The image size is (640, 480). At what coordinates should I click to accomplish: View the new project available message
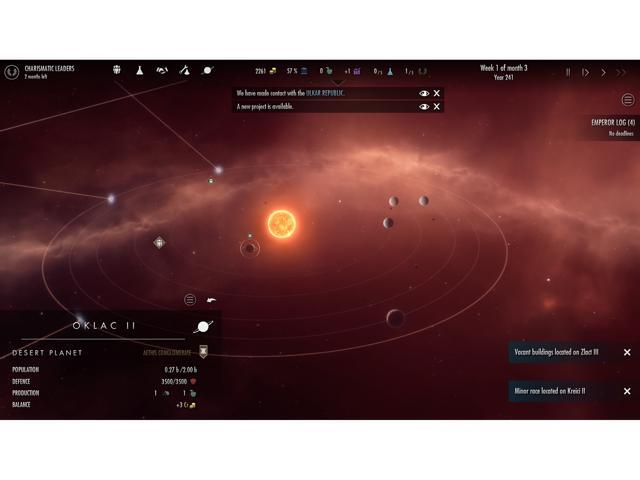coord(424,106)
